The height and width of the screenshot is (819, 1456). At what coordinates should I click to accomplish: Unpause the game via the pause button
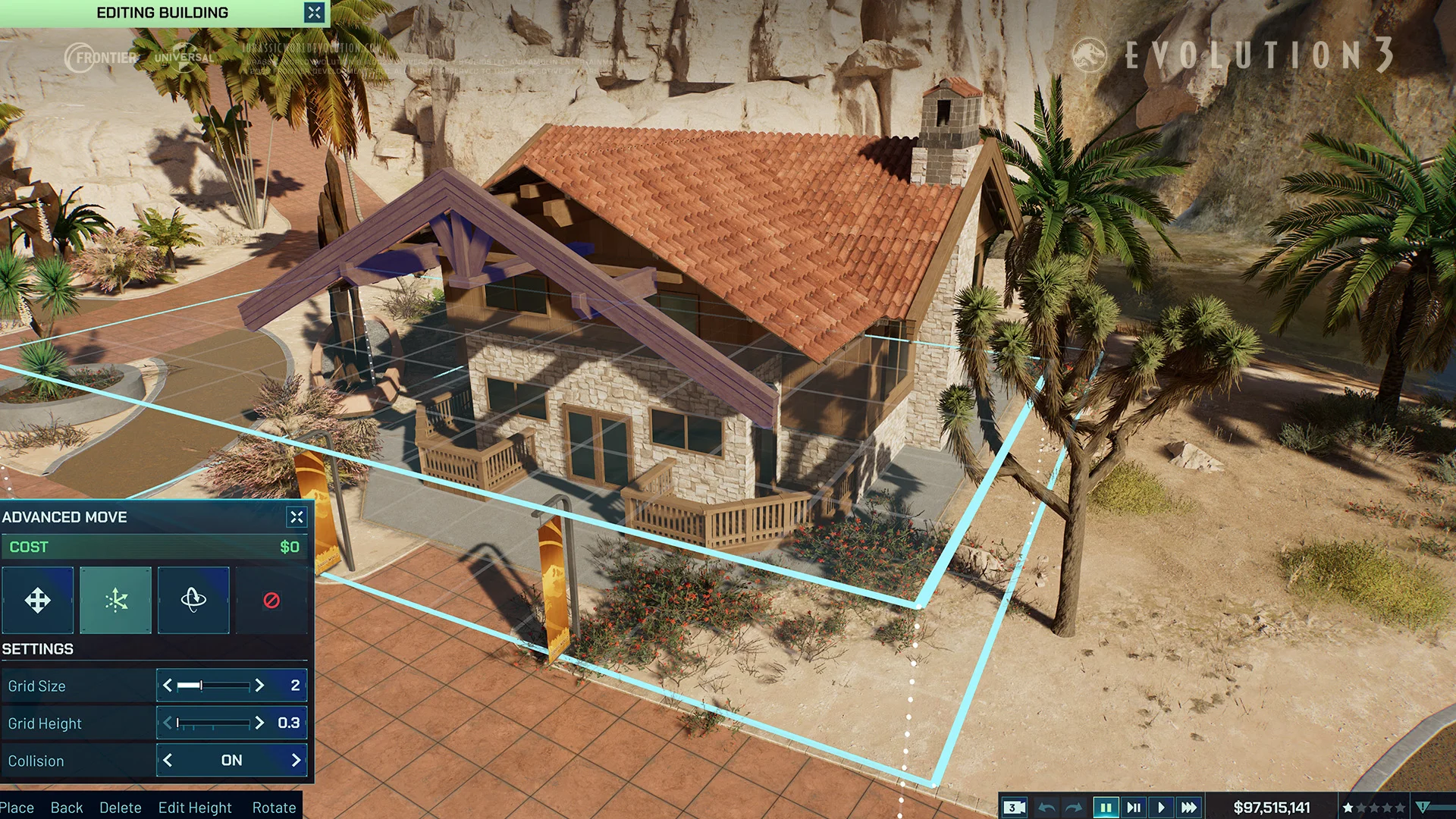tap(1106, 807)
